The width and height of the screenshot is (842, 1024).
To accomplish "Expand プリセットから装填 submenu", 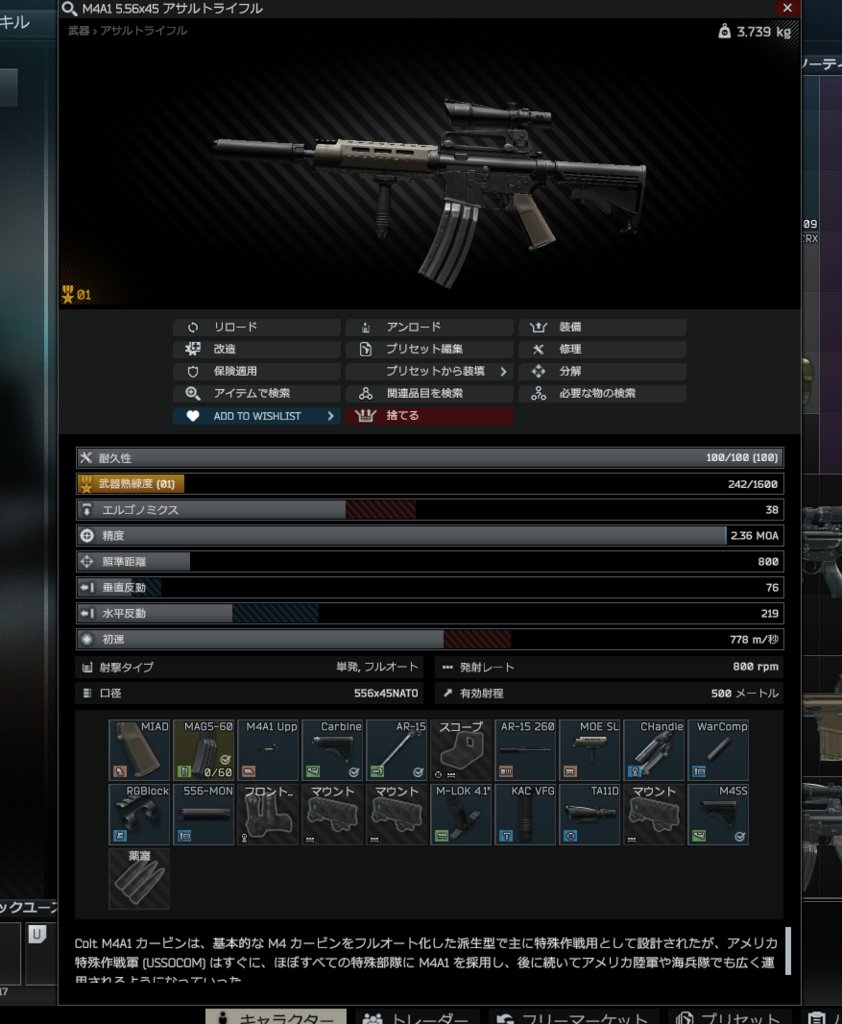I will (x=428, y=371).
